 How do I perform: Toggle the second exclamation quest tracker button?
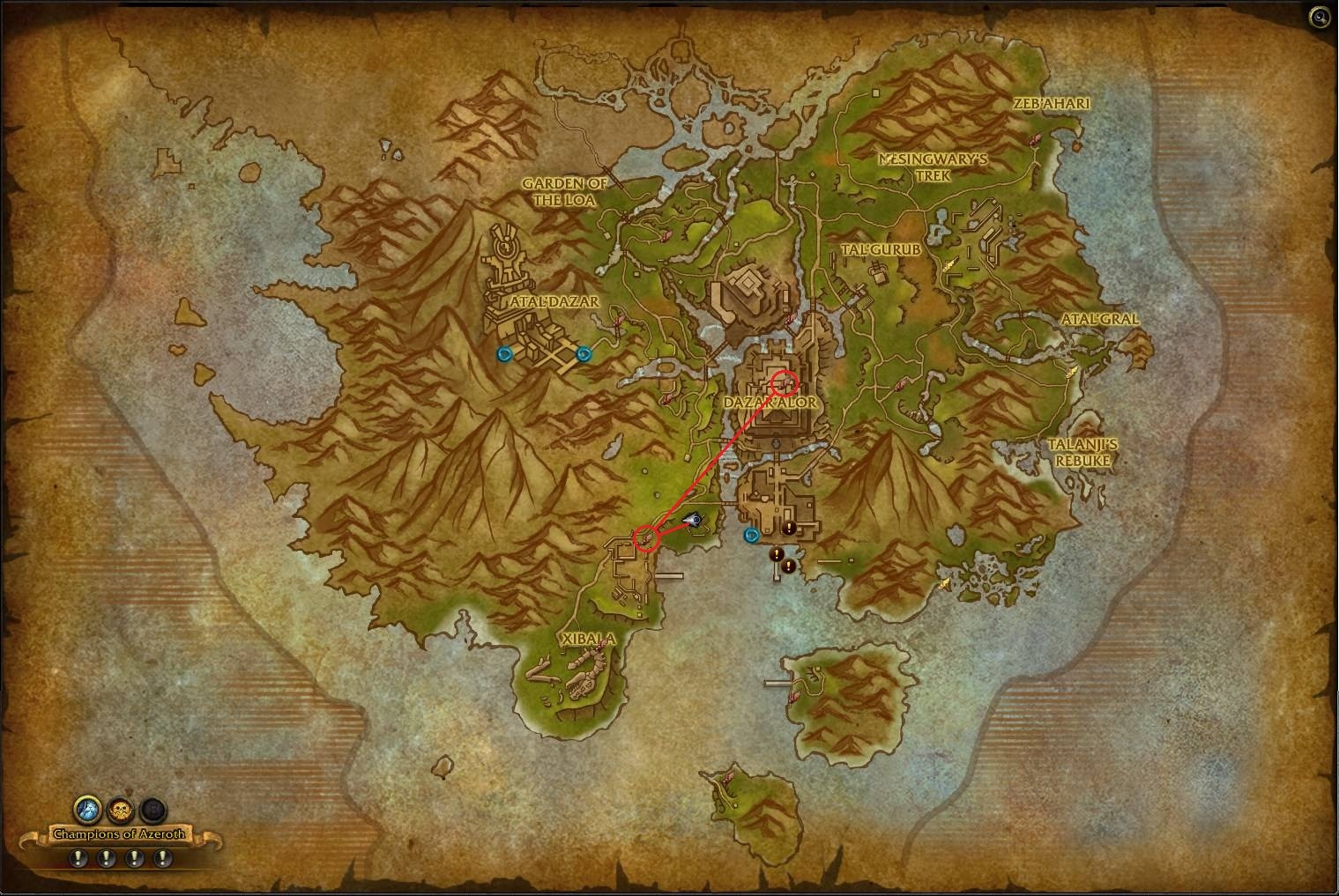coord(106,856)
